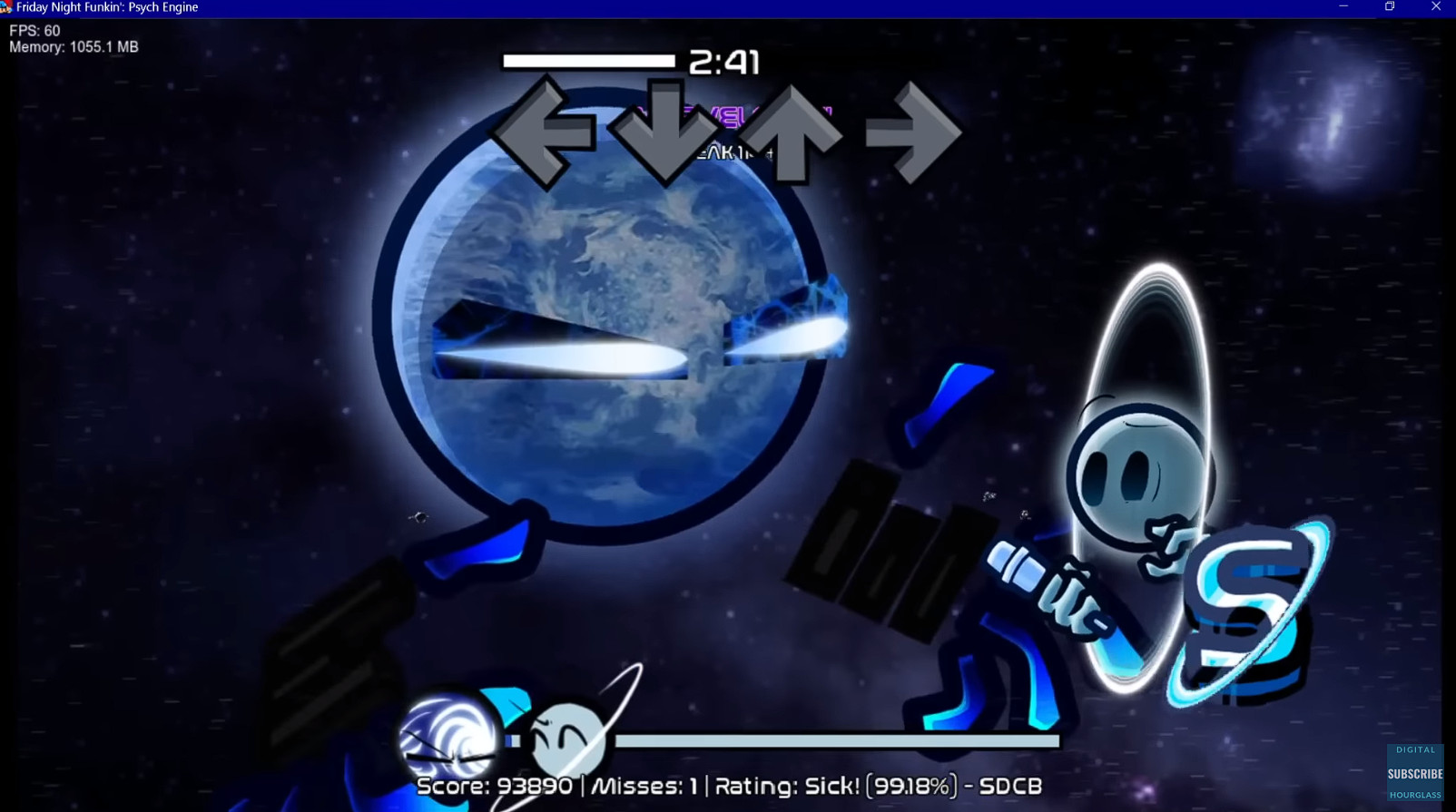Click the song progress bar at the top

pyautogui.click(x=590, y=59)
